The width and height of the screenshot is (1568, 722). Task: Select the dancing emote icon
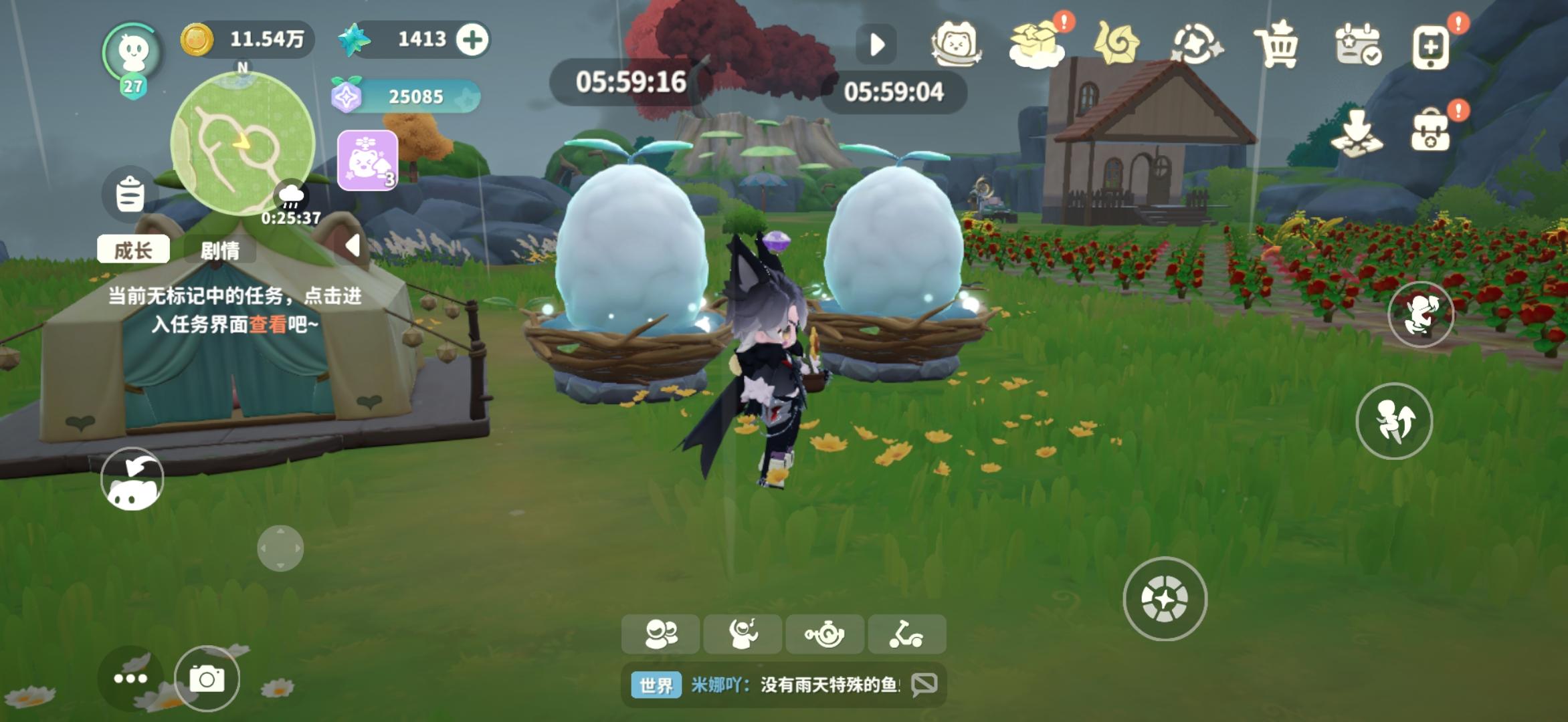click(x=743, y=634)
